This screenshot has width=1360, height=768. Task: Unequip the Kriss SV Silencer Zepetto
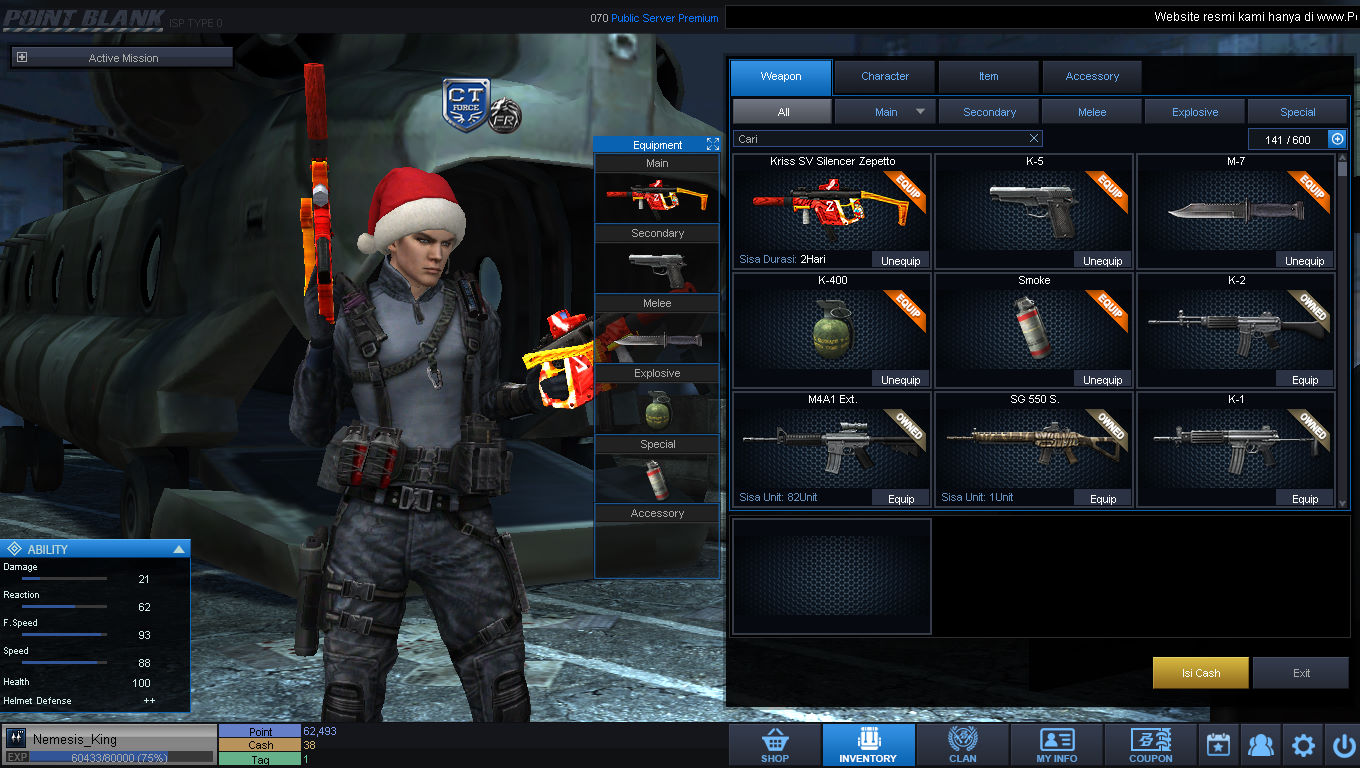(900, 261)
